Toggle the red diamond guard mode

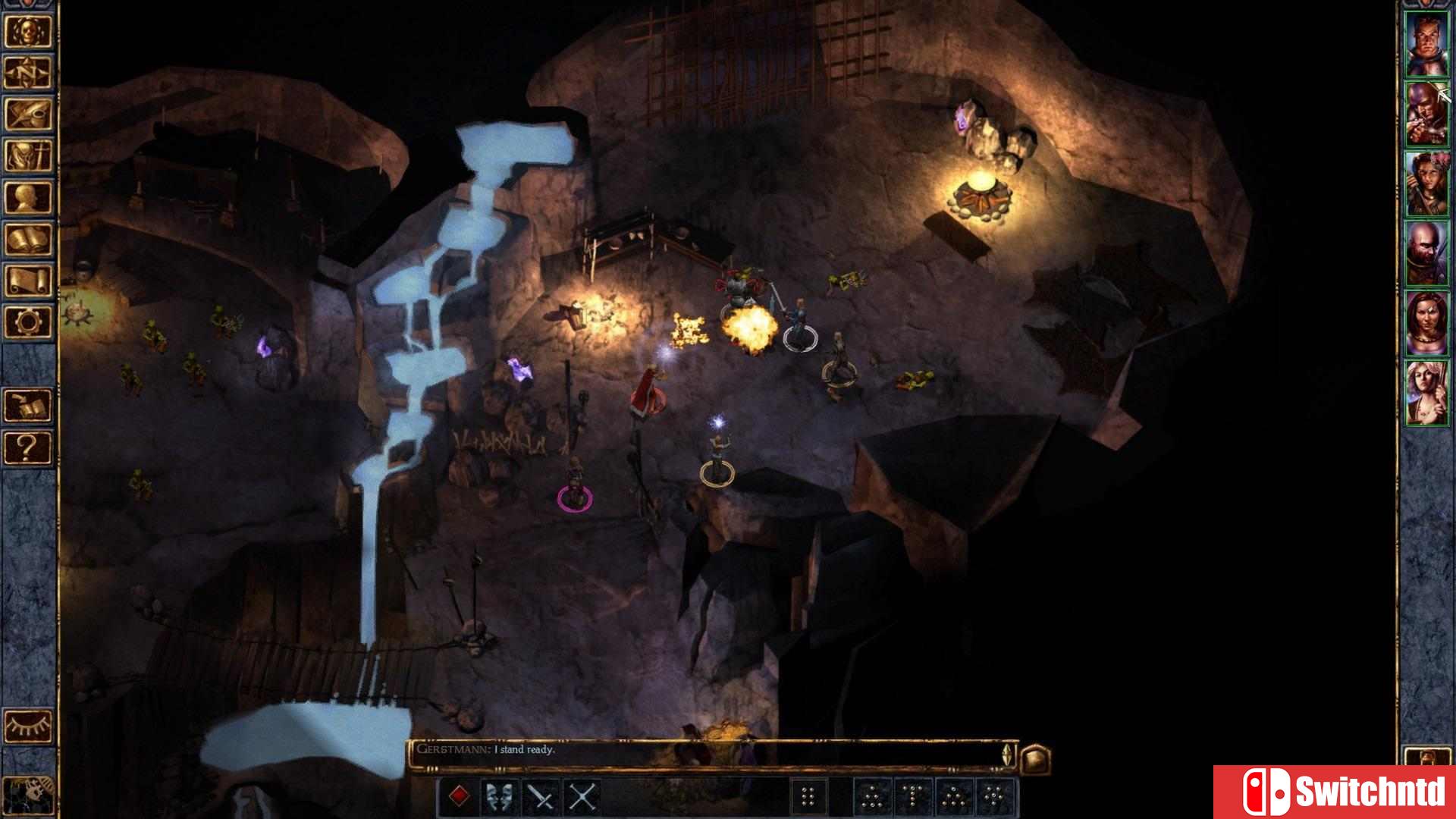point(460,798)
